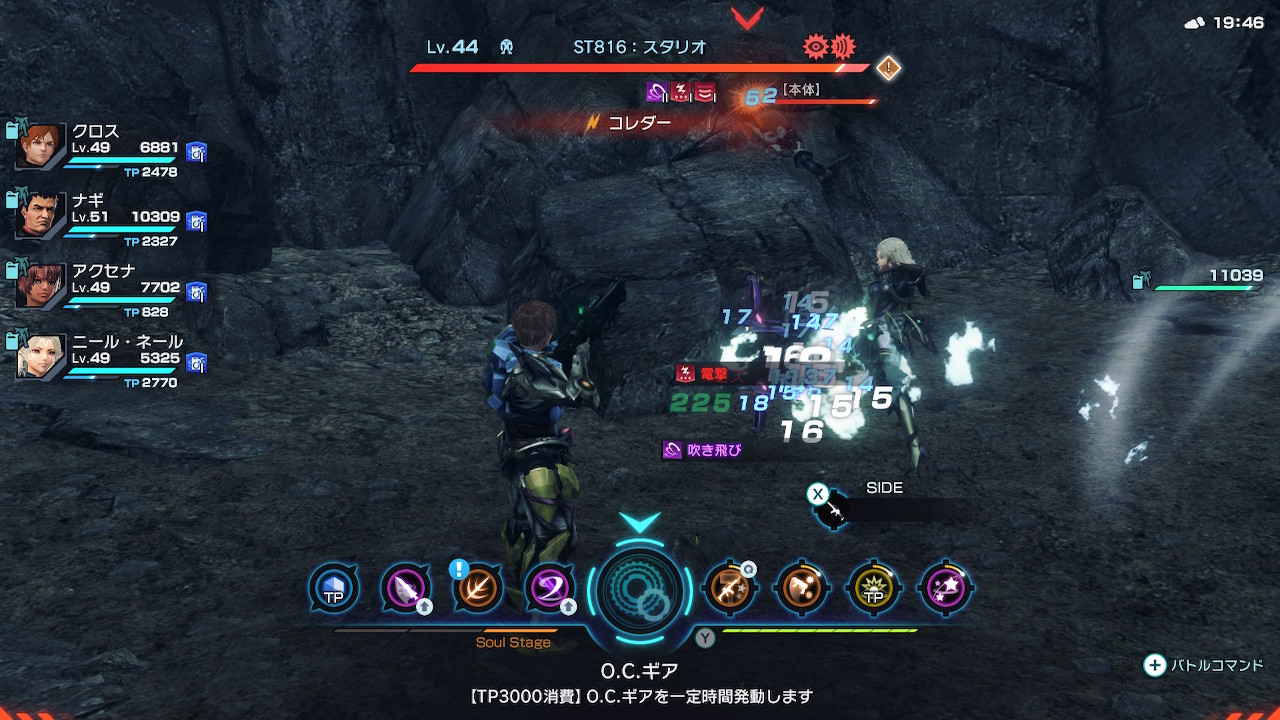Select party member ナギ portrait

(x=41, y=216)
